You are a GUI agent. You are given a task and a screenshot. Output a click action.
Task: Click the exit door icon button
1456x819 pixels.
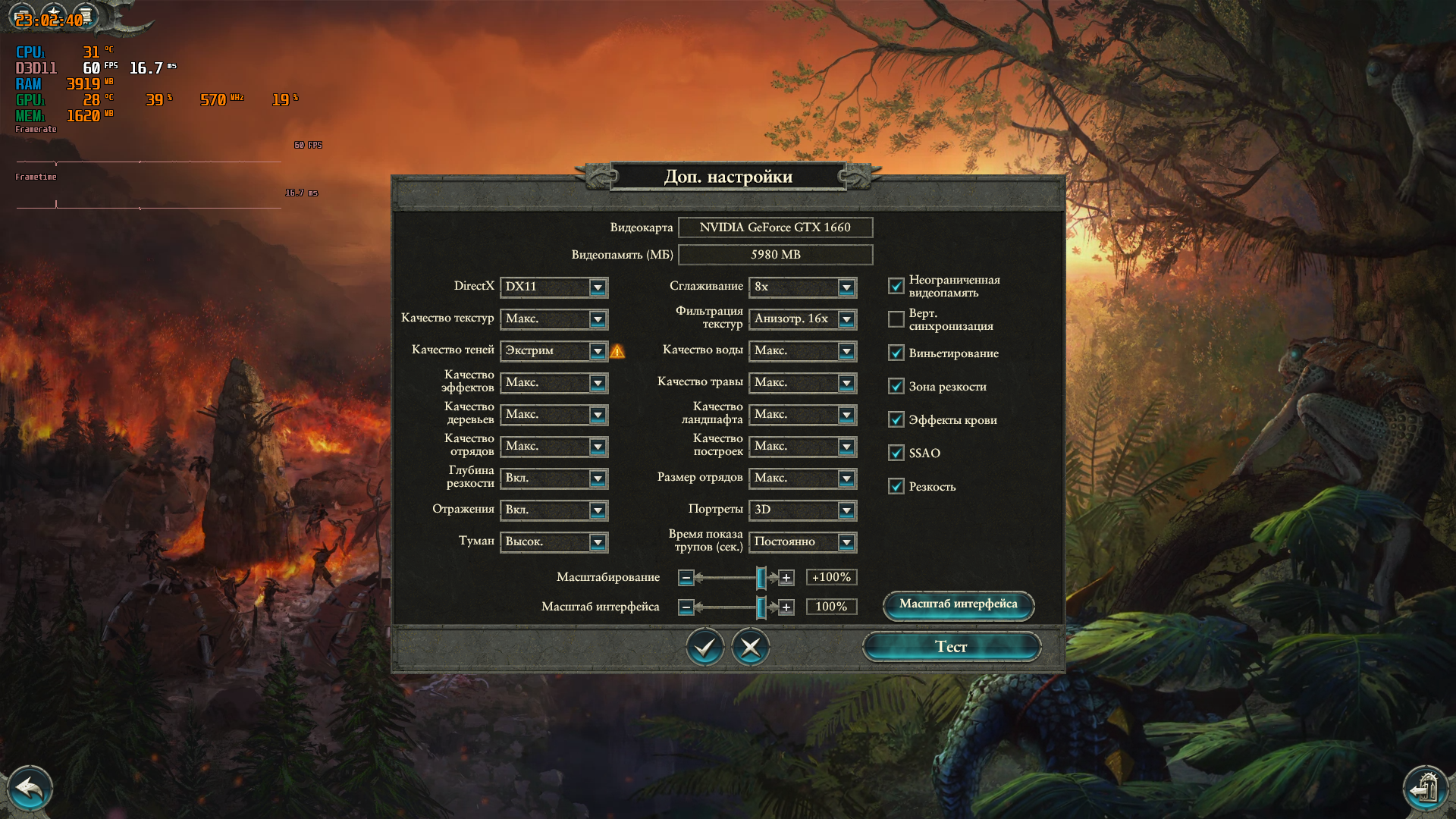[1425, 789]
